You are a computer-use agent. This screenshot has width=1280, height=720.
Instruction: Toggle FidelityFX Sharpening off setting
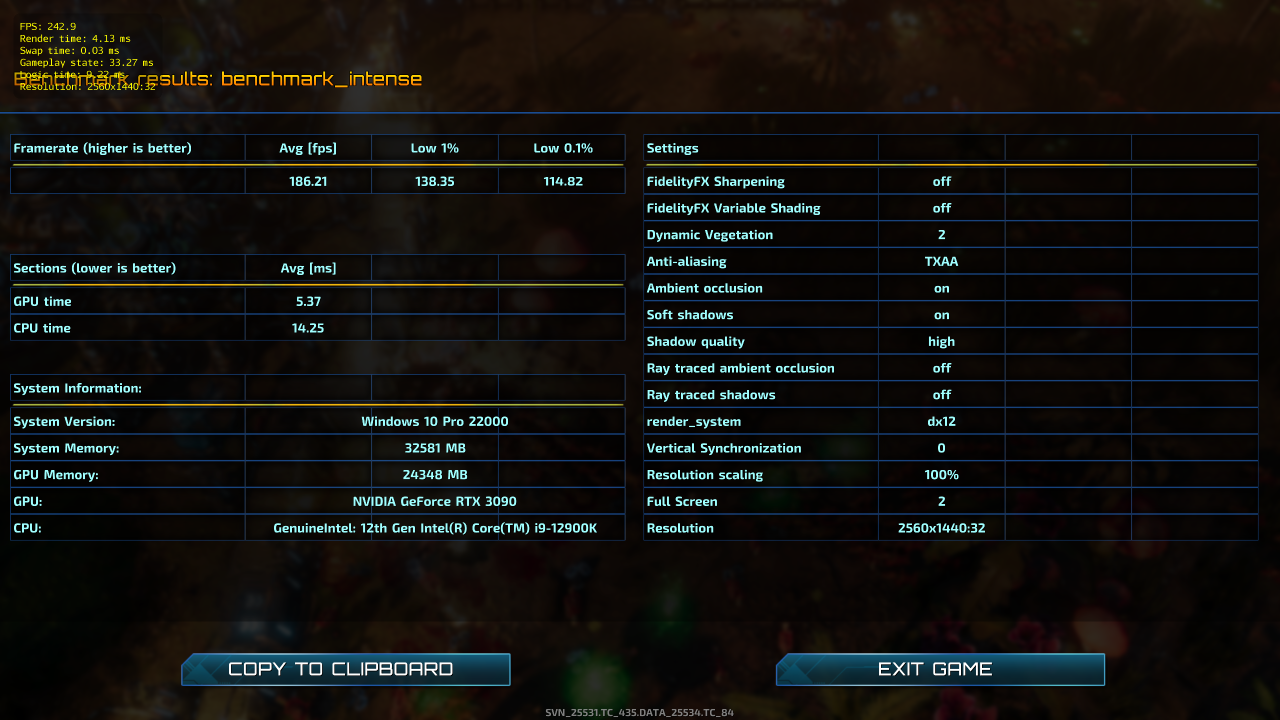(941, 181)
